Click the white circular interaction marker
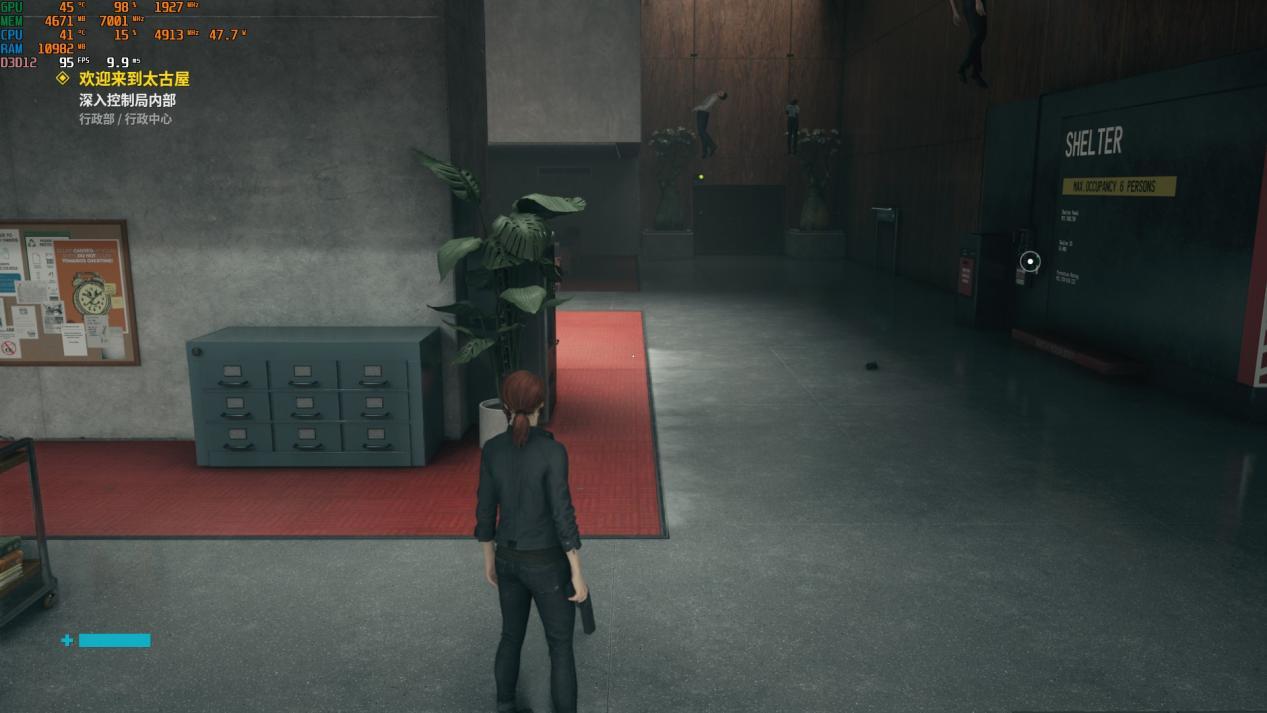The height and width of the screenshot is (713, 1267). click(1030, 262)
